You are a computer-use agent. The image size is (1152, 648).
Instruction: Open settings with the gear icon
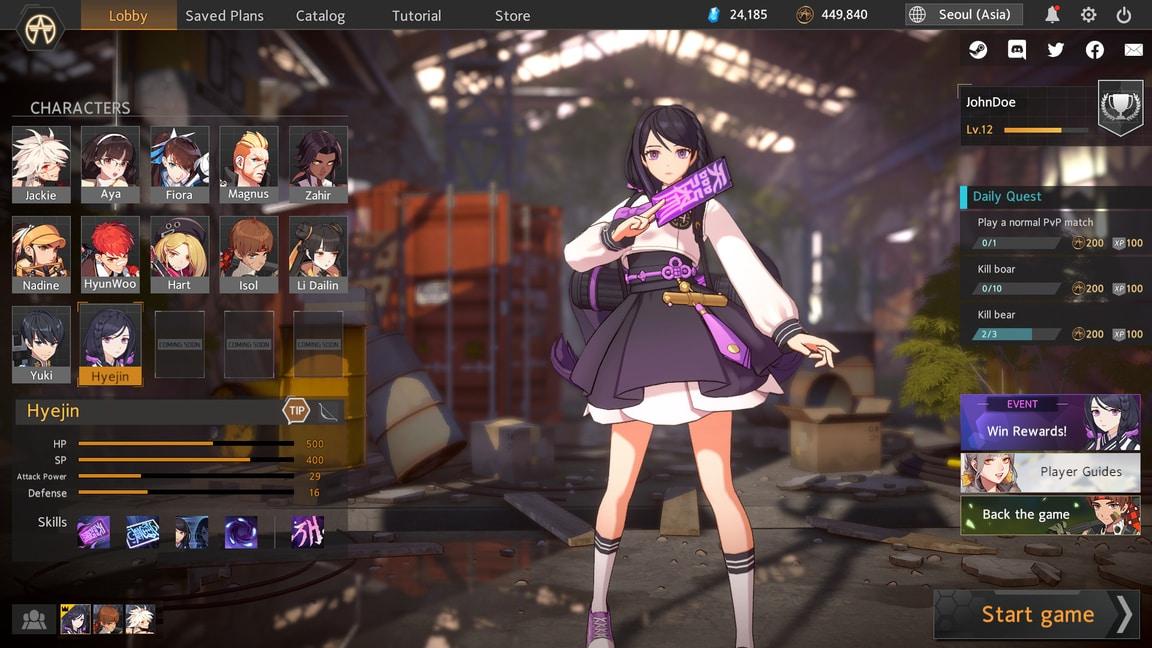click(1088, 15)
